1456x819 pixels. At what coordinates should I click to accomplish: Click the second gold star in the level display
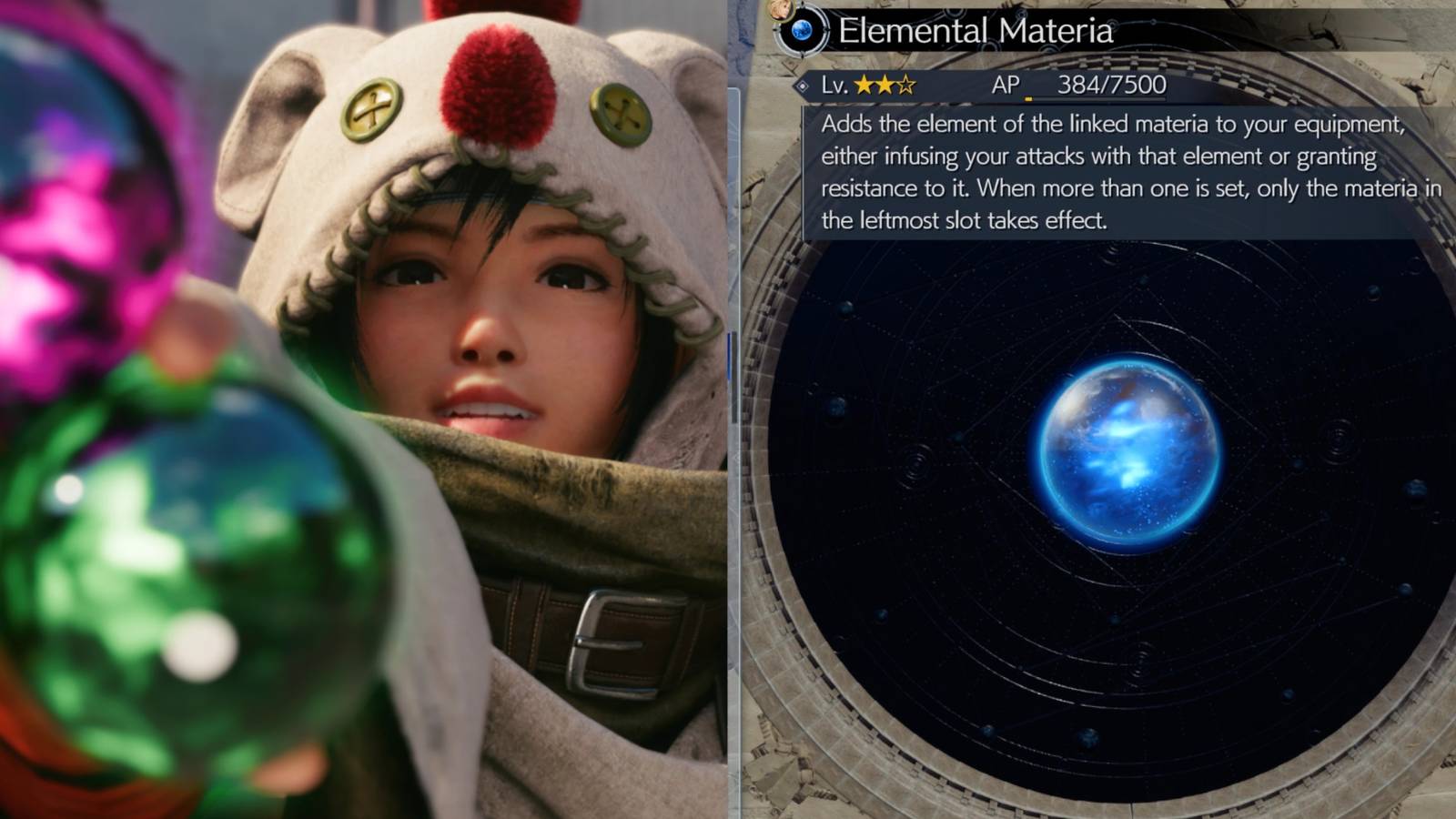coord(886,83)
